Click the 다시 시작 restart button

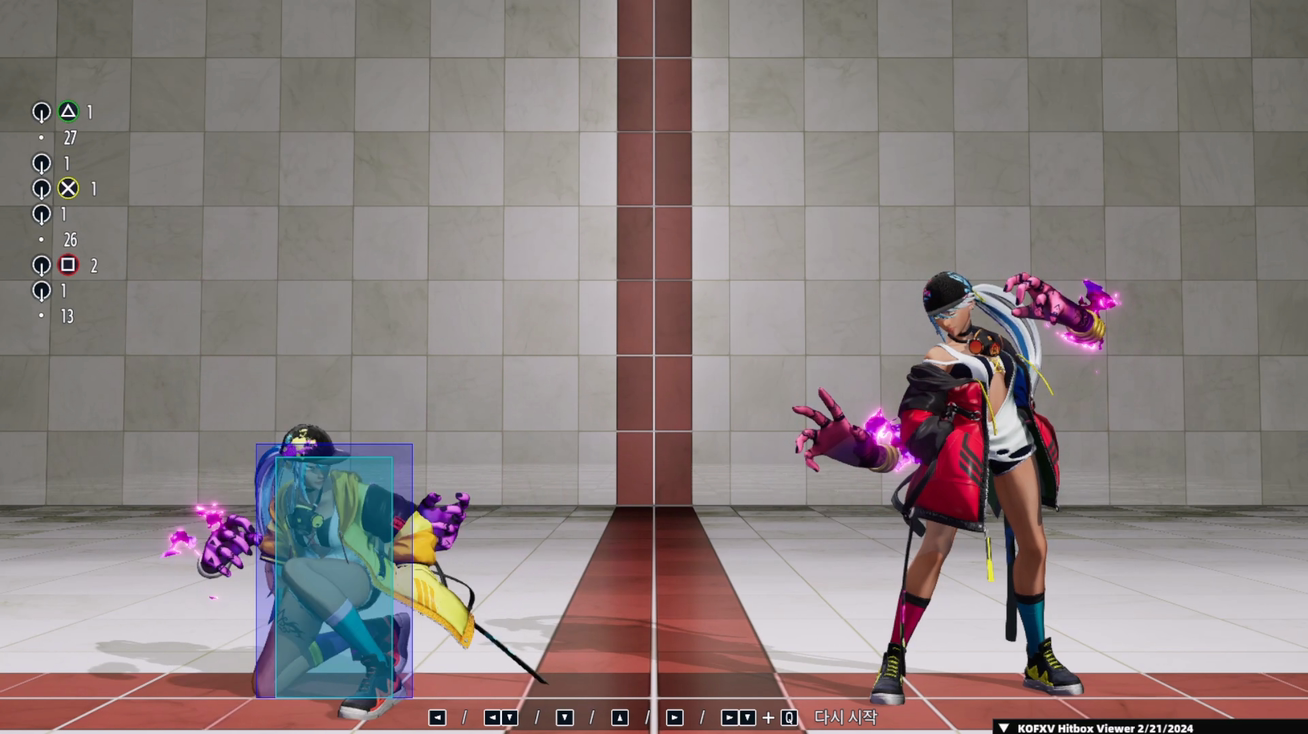point(846,716)
